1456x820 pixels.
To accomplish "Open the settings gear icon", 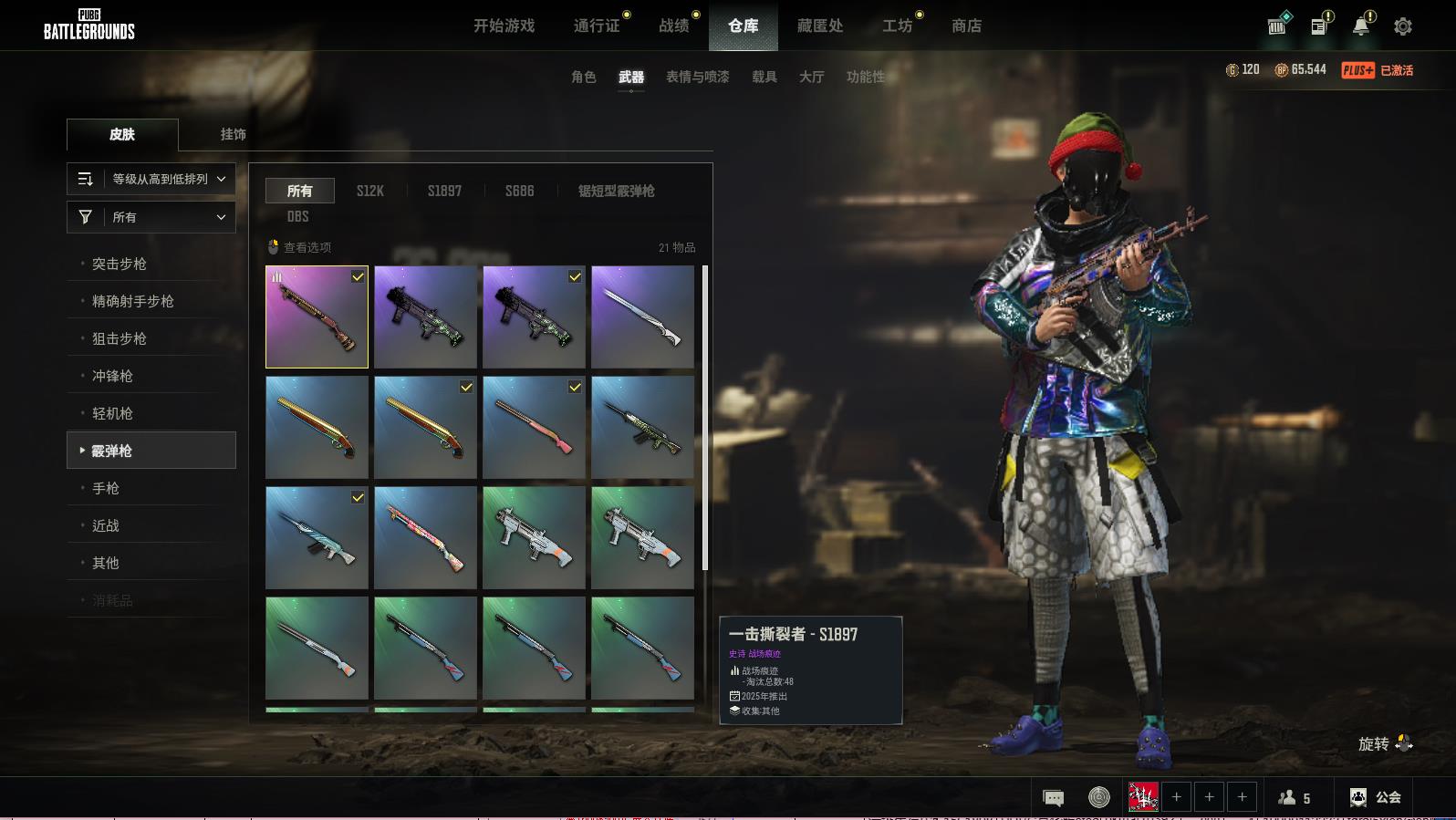I will point(1402,26).
